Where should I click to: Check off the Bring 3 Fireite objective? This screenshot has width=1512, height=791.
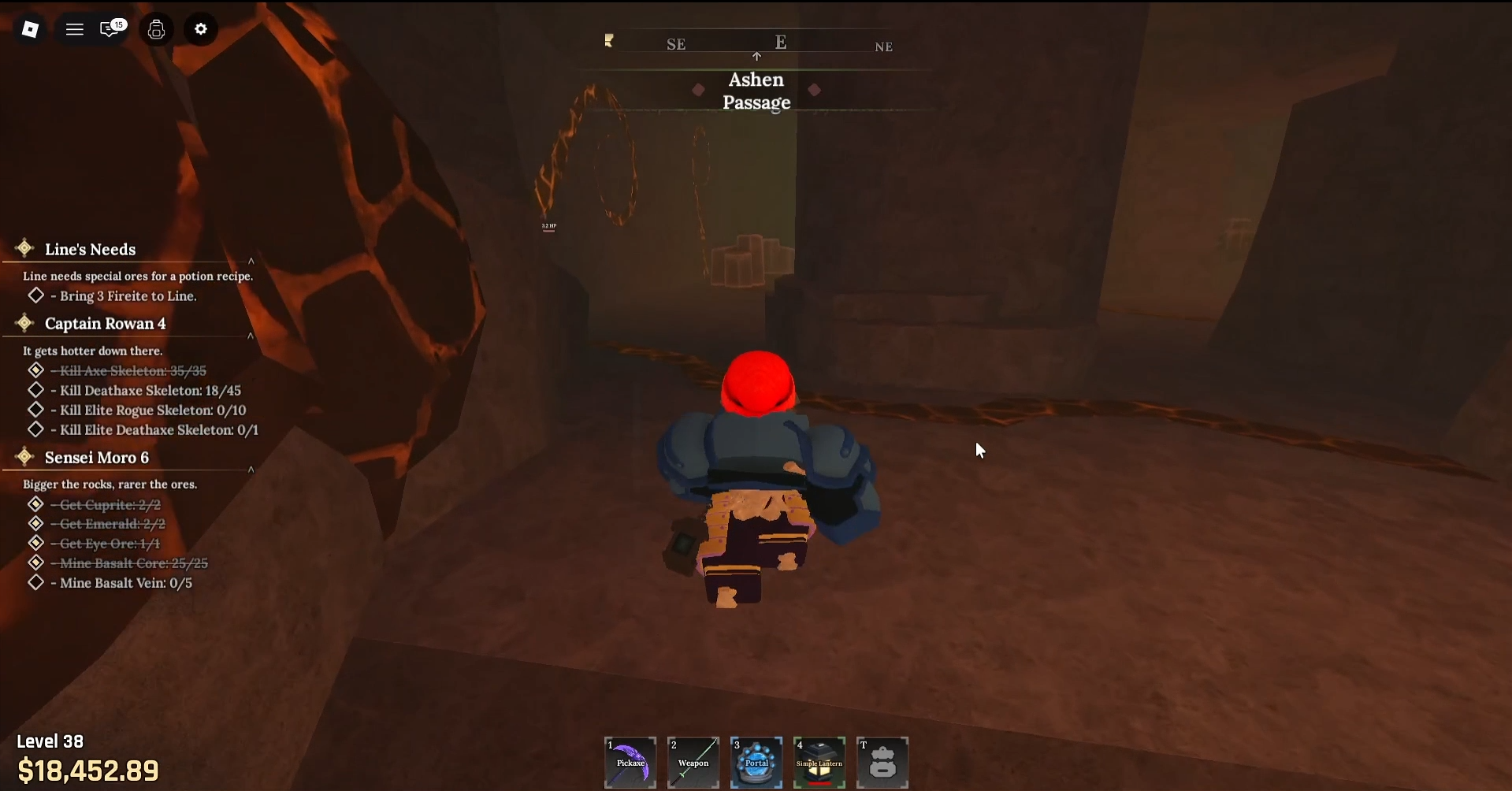pos(35,295)
